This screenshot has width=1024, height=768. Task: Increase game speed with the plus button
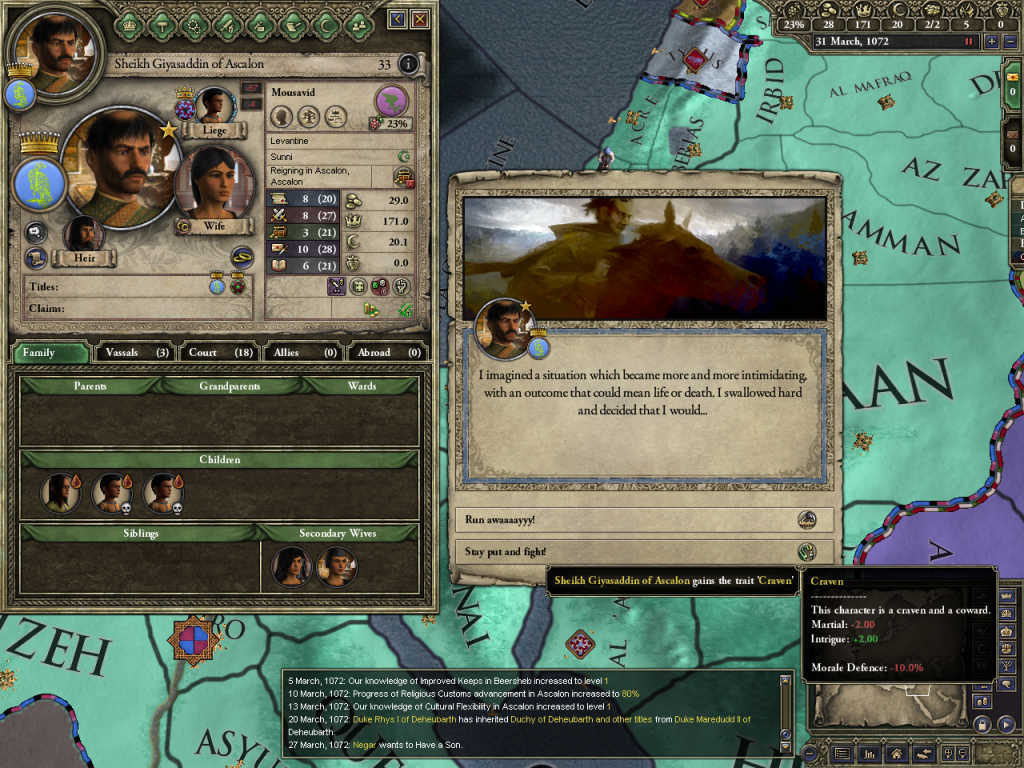991,42
